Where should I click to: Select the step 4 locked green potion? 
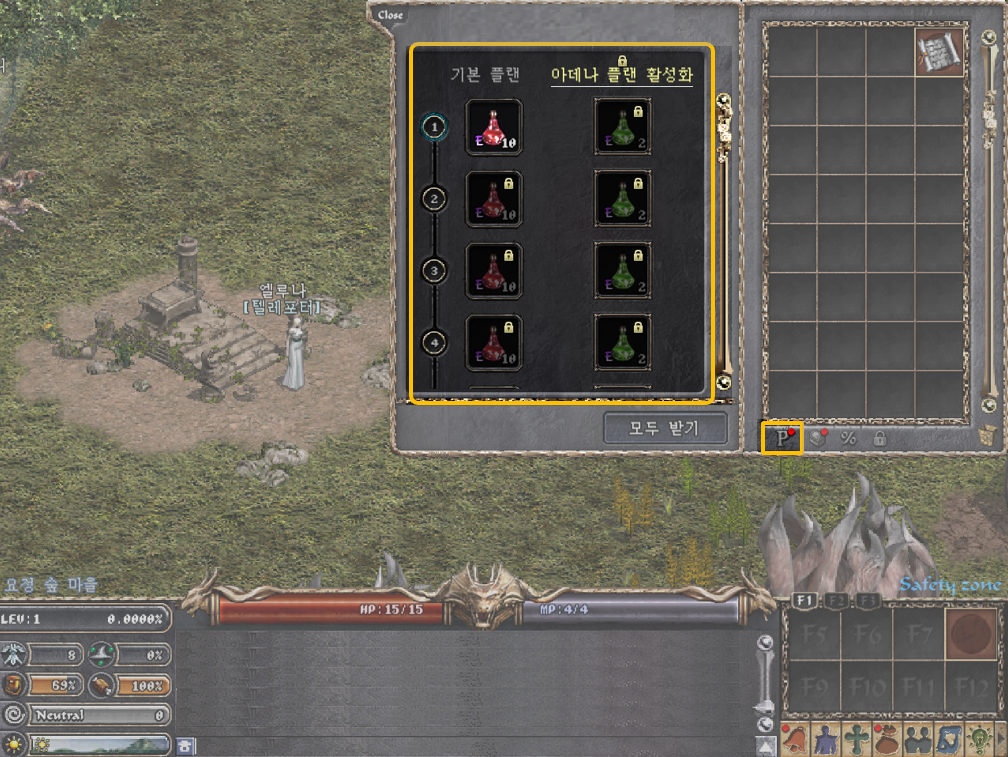coord(622,342)
